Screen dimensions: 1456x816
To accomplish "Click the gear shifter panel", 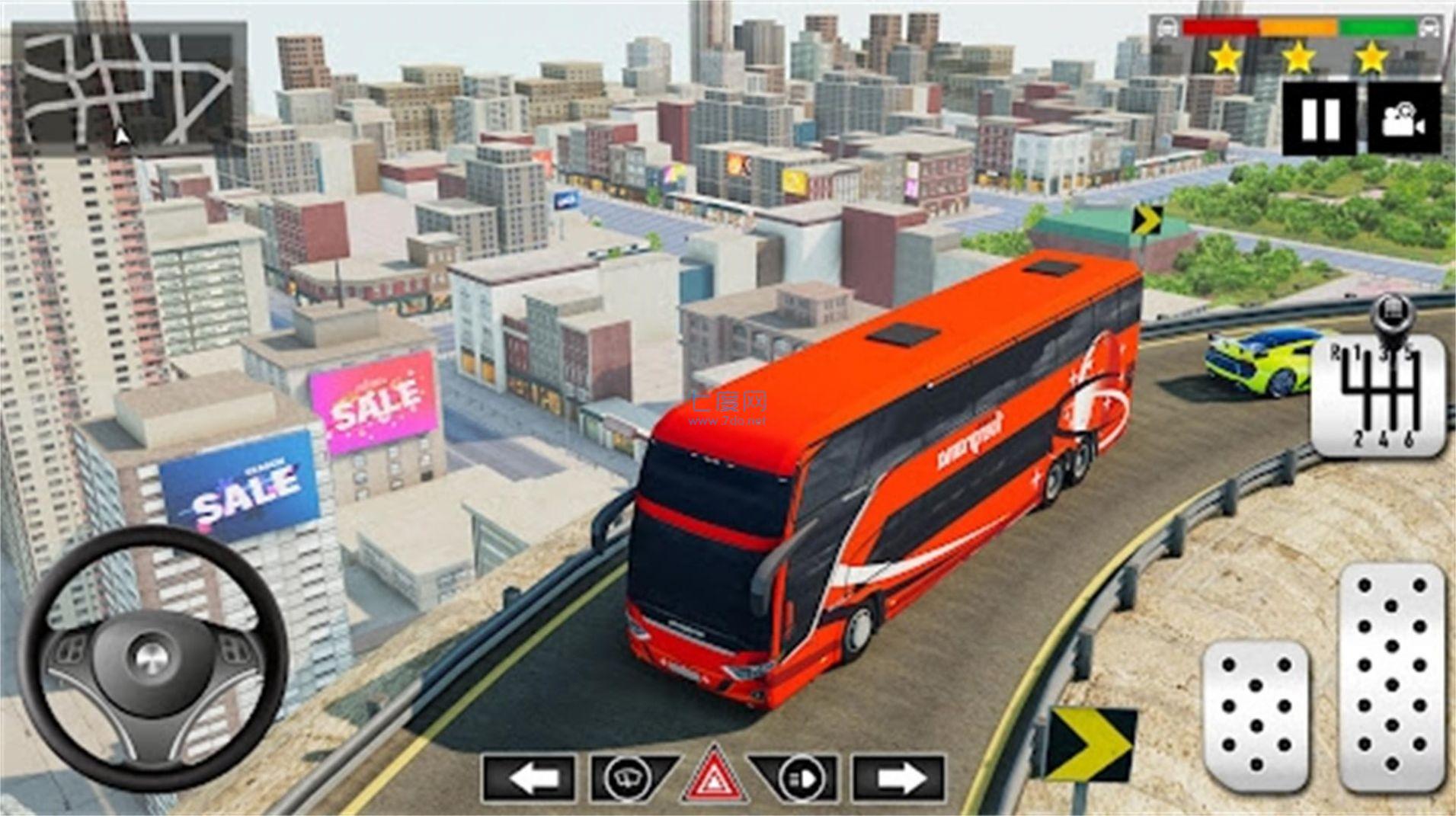I will click(x=1379, y=396).
